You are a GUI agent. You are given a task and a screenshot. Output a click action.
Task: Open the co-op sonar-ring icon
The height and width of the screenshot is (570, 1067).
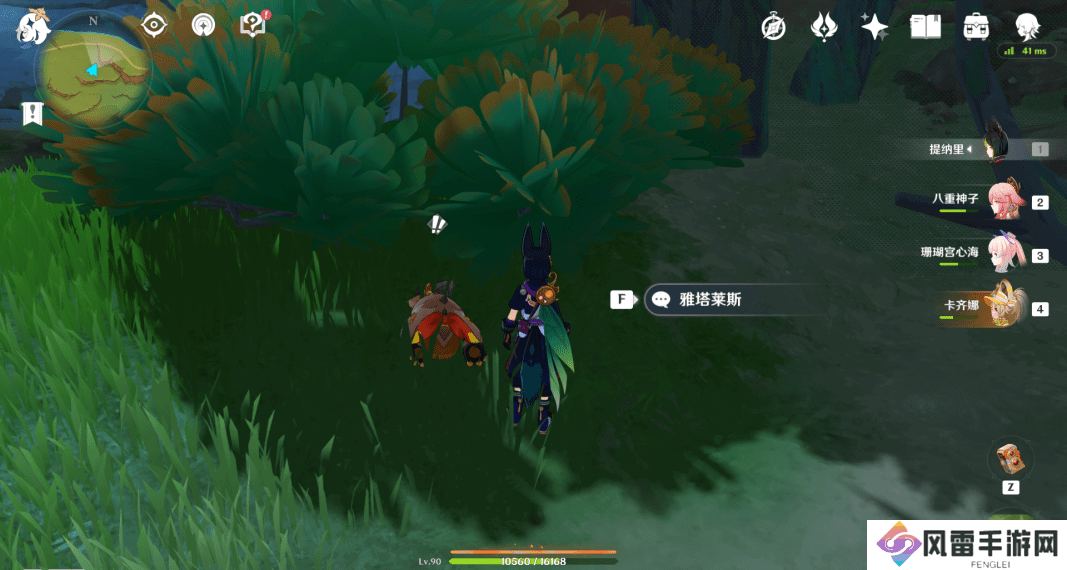tap(203, 25)
